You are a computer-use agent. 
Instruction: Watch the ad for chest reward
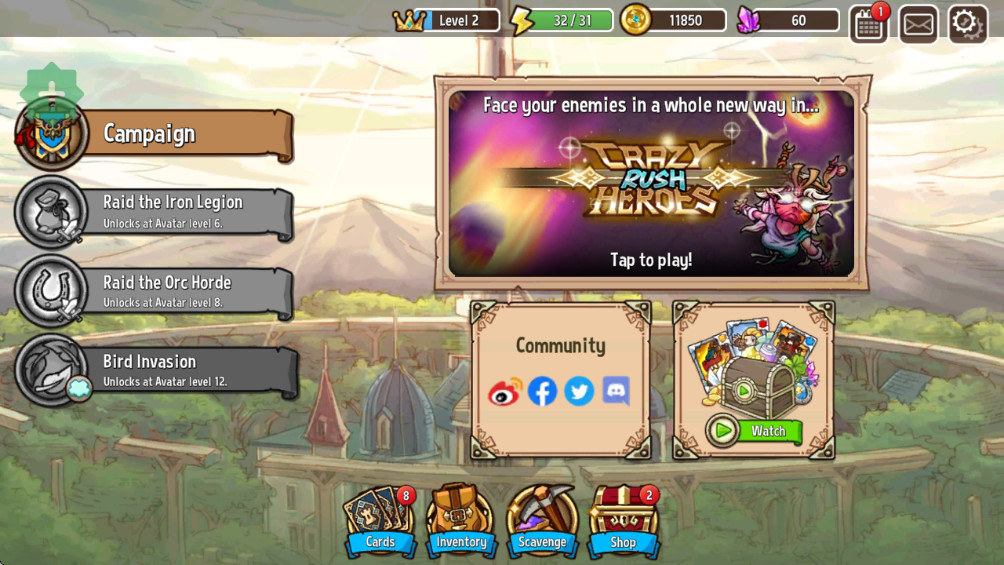point(755,431)
